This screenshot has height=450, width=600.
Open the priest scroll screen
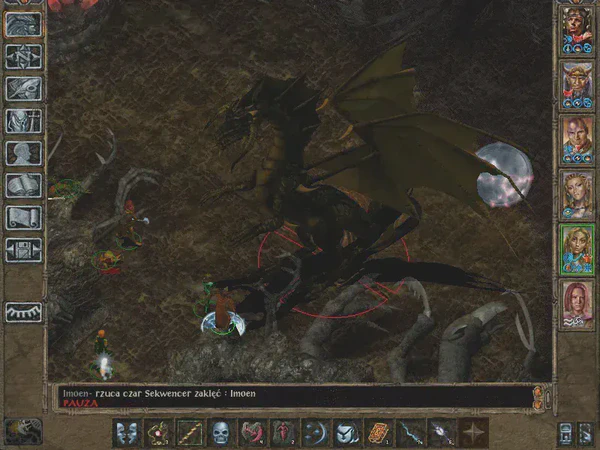pyautogui.click(x=22, y=217)
